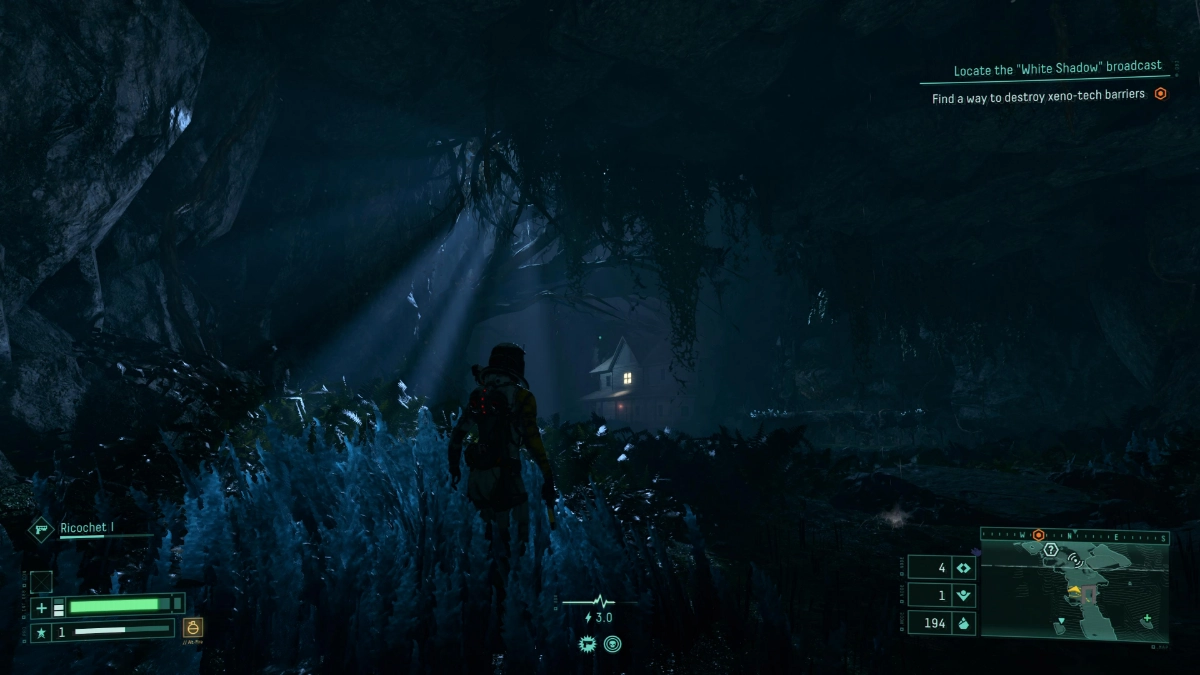Click the question mark marker on minimap
Viewport: 1200px width, 675px height.
[1050, 549]
